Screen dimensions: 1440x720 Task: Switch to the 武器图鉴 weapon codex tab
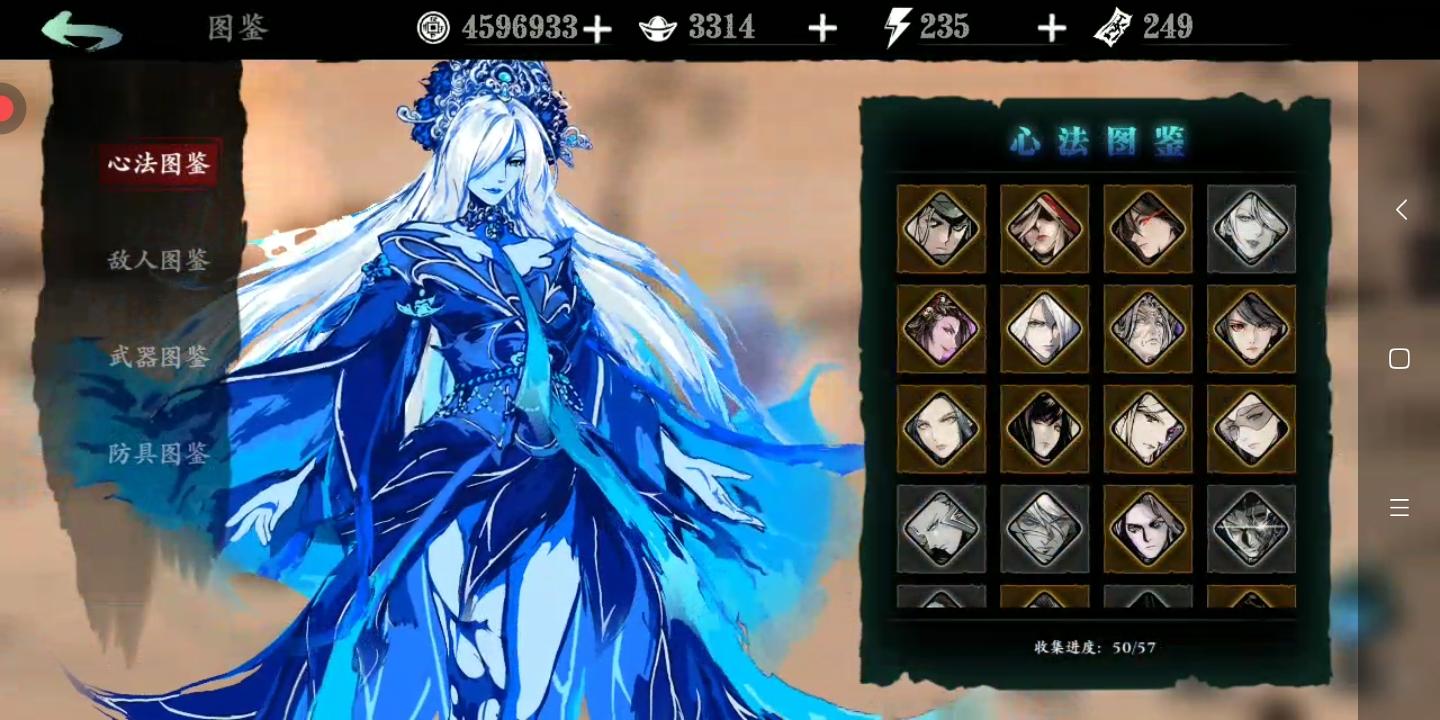158,357
